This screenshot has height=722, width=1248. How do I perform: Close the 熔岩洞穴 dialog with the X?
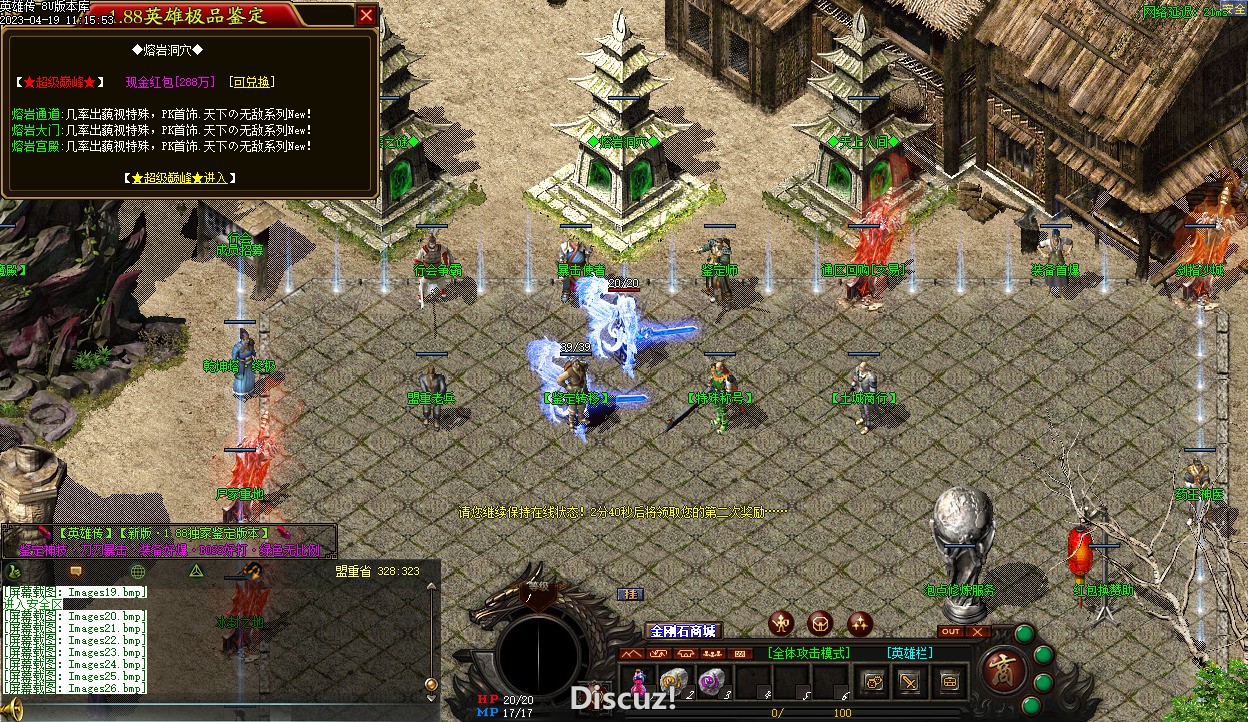[366, 15]
